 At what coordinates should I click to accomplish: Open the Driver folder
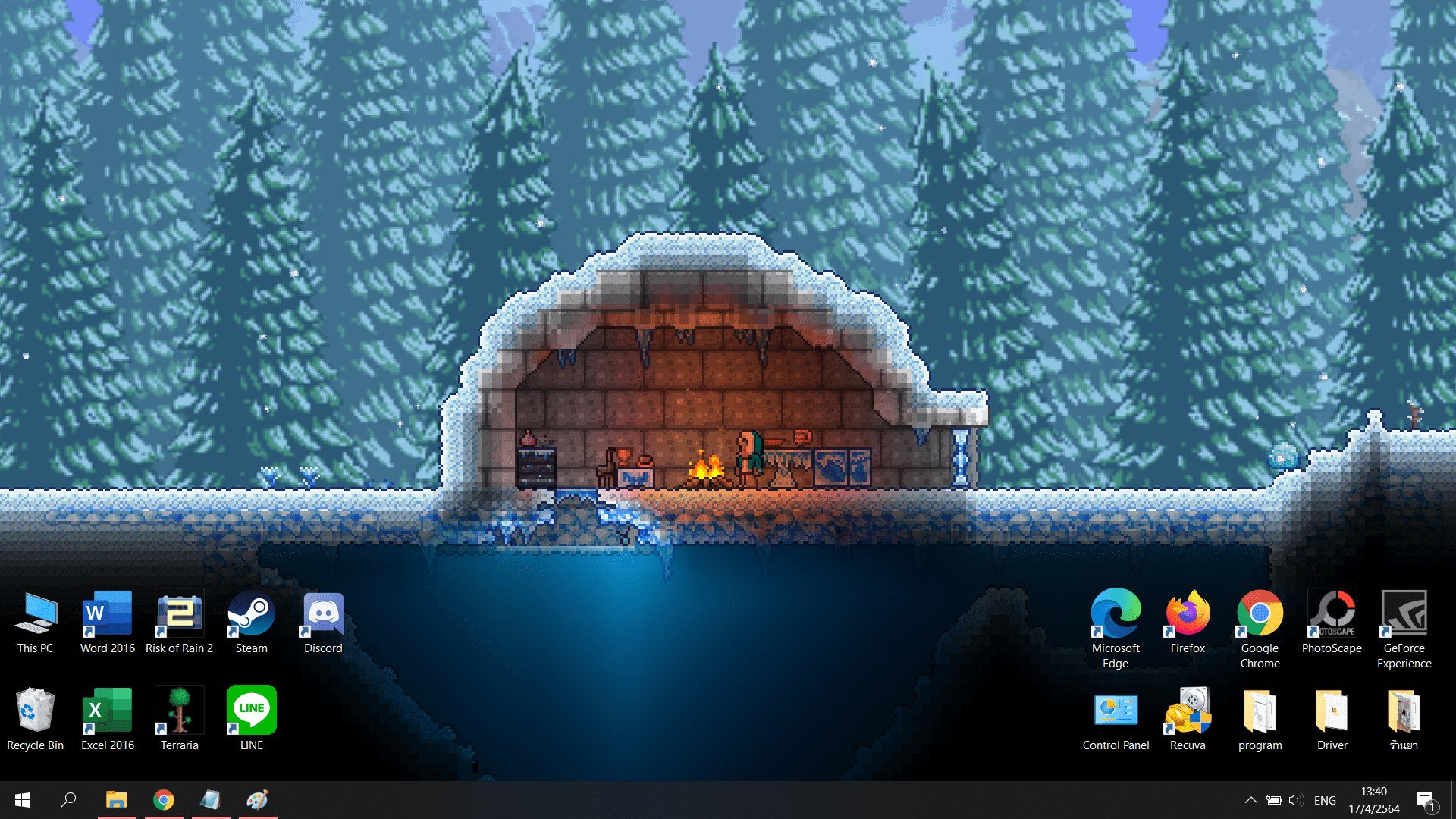pos(1332,711)
